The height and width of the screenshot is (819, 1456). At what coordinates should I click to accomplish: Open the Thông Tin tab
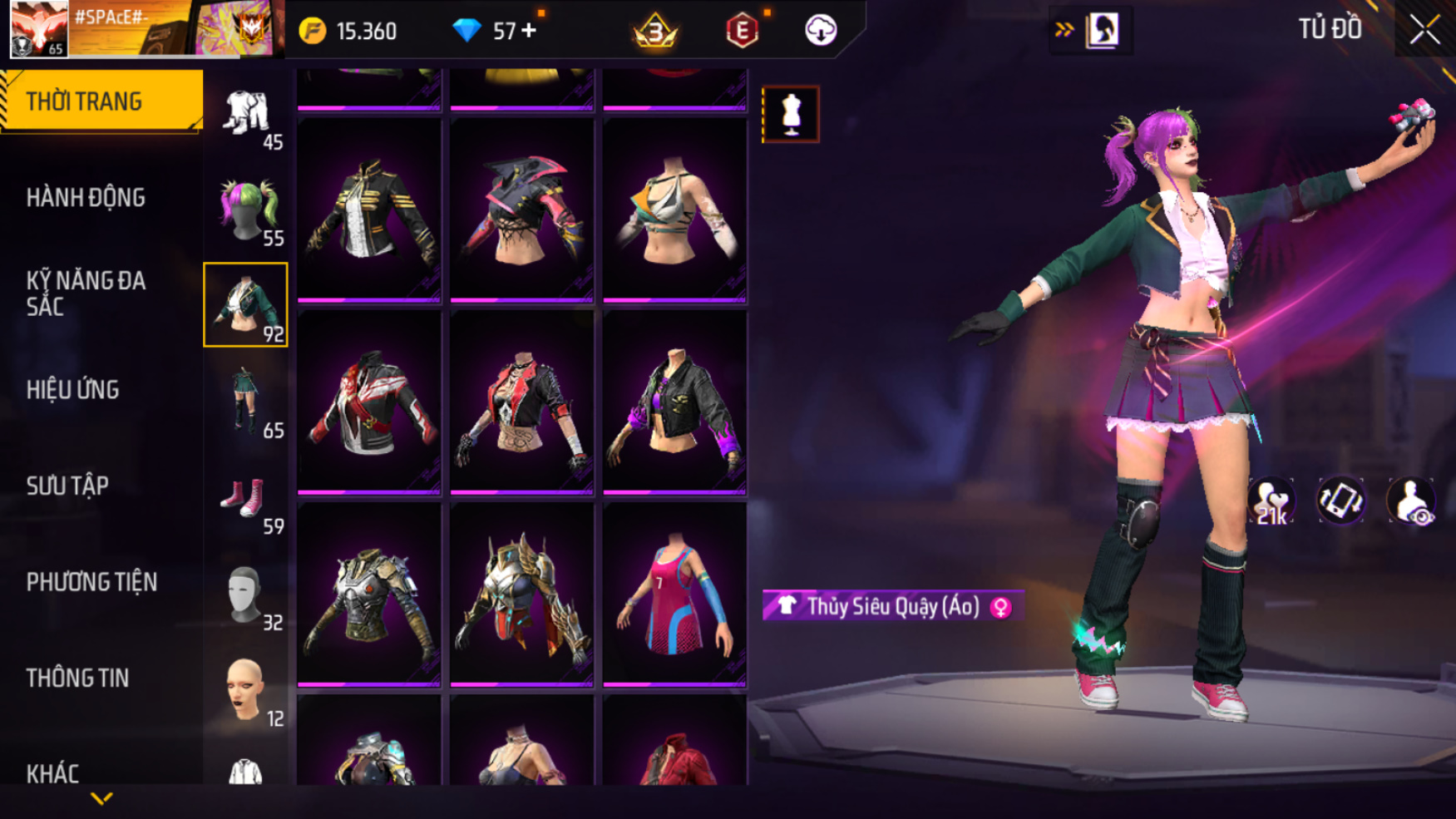click(x=77, y=678)
